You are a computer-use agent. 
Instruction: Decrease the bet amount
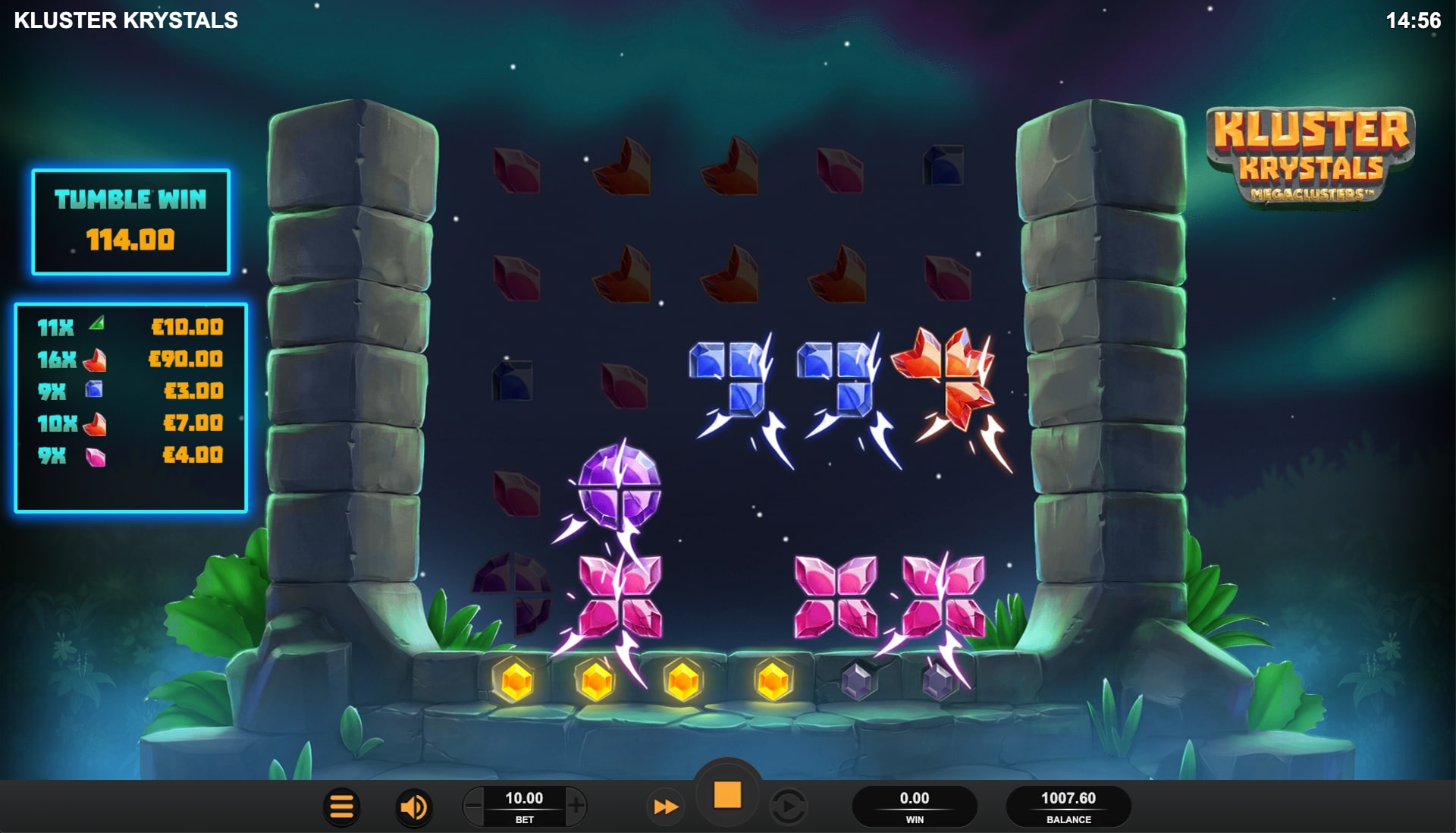click(474, 806)
